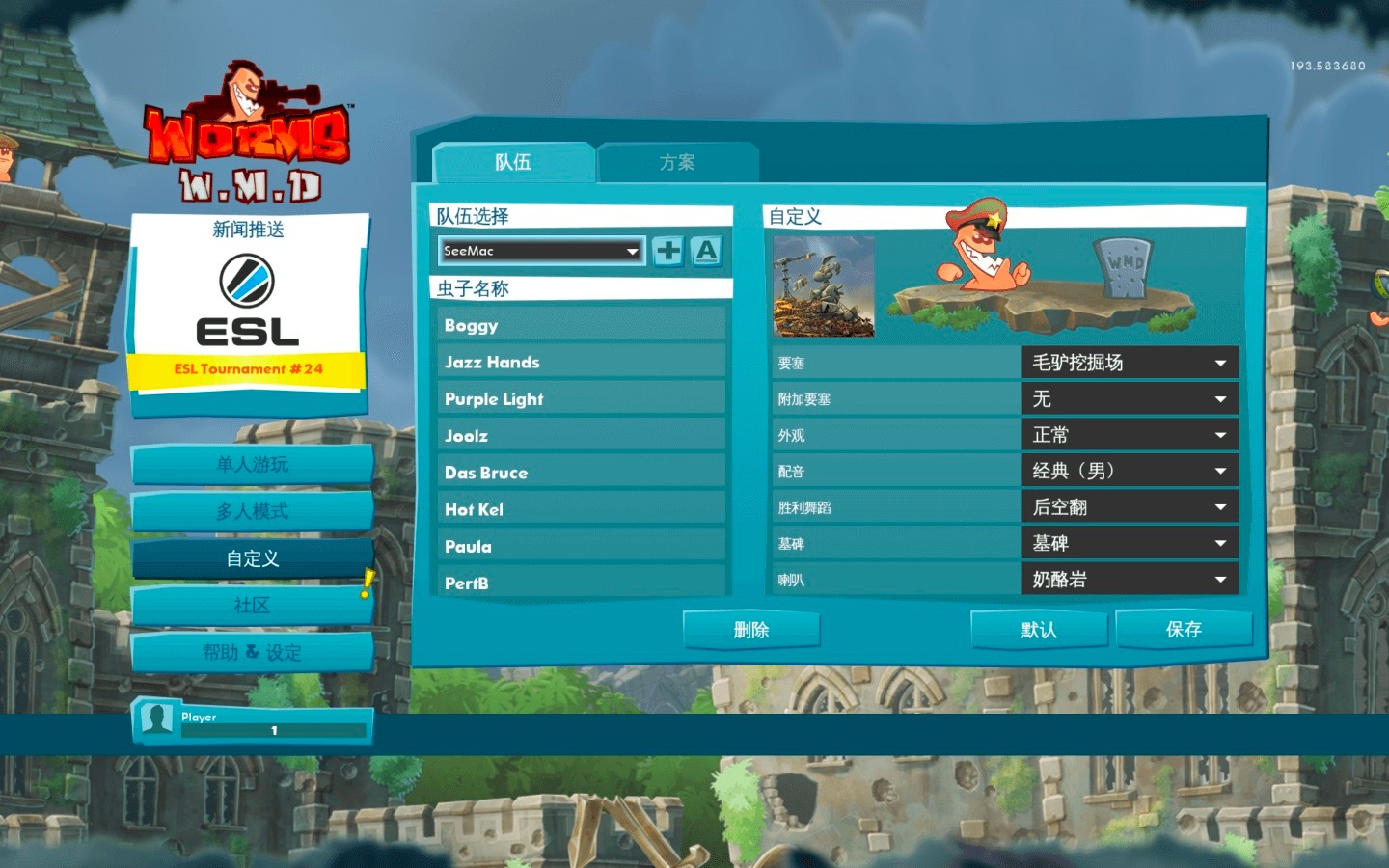Go to 多人模式 multiplayer menu
Image resolution: width=1389 pixels, height=868 pixels.
[x=252, y=511]
